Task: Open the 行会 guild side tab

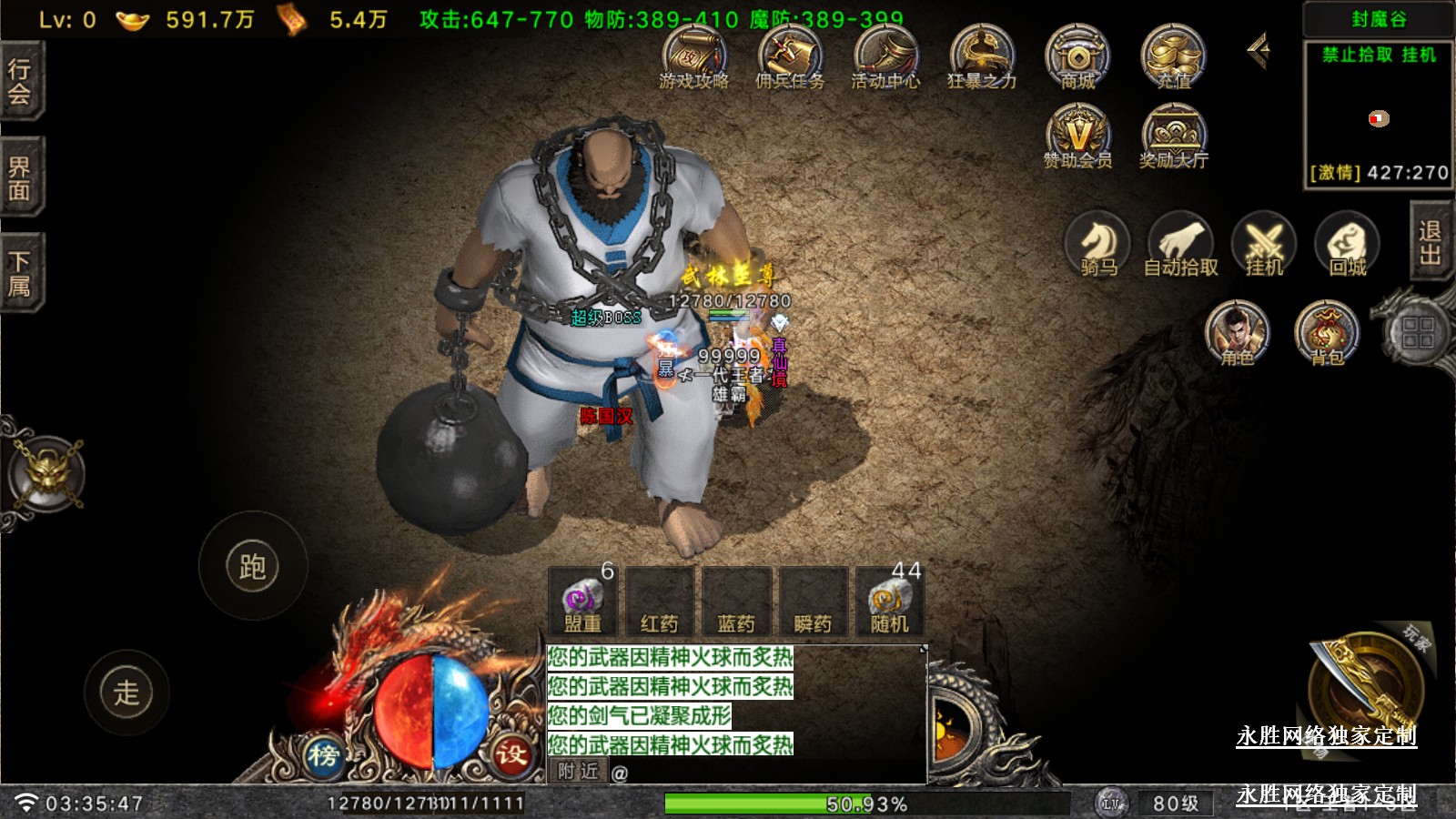Action: (x=20, y=81)
